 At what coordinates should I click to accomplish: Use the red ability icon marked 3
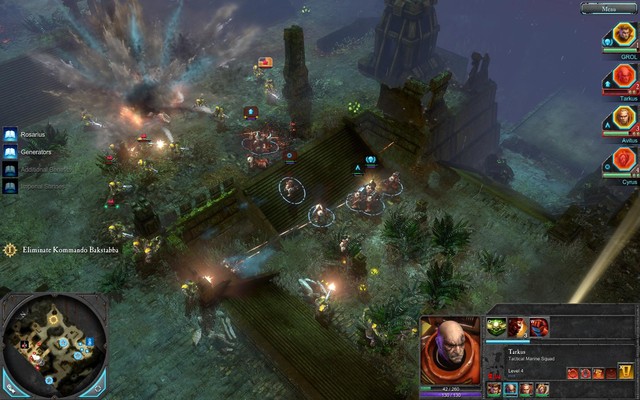click(514, 326)
